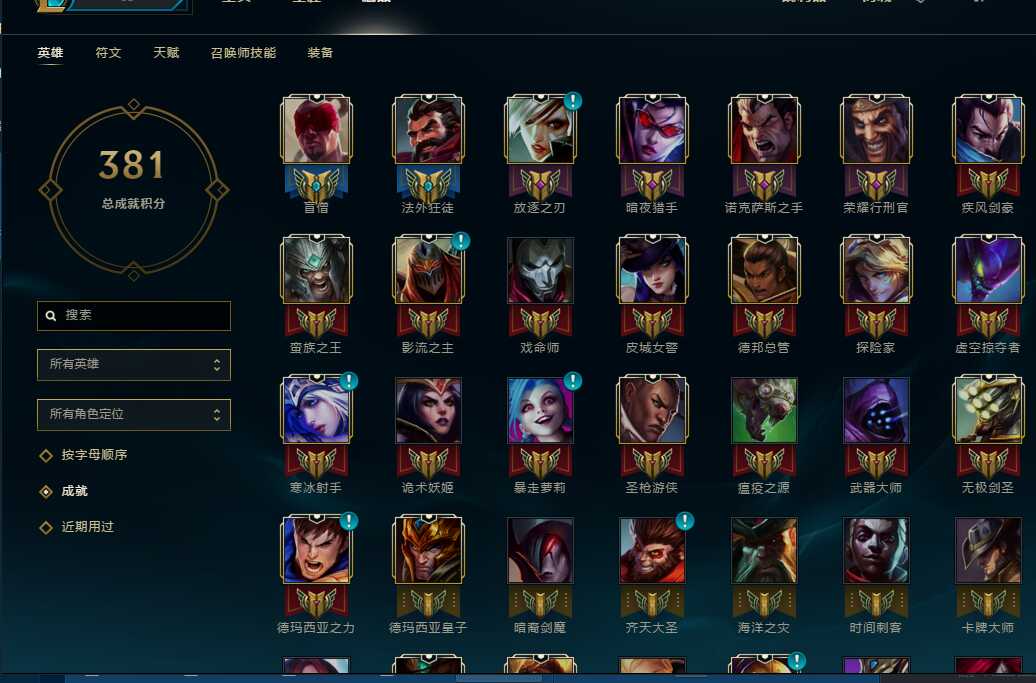Viewport: 1036px width, 683px height.
Task: View the 德玛西亚之力 champion
Action: pyautogui.click(x=316, y=551)
